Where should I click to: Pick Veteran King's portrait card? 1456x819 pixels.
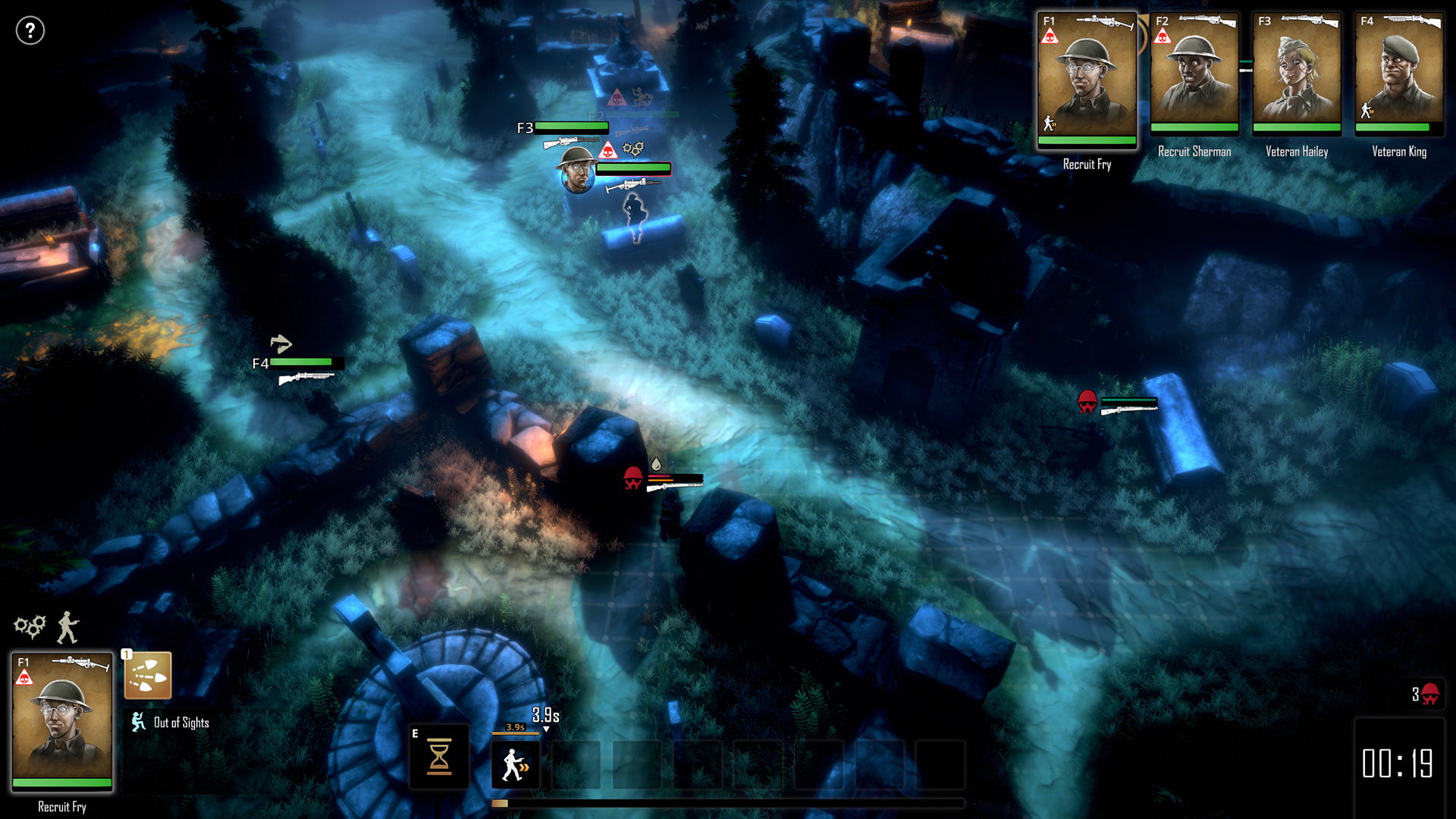pyautogui.click(x=1398, y=74)
